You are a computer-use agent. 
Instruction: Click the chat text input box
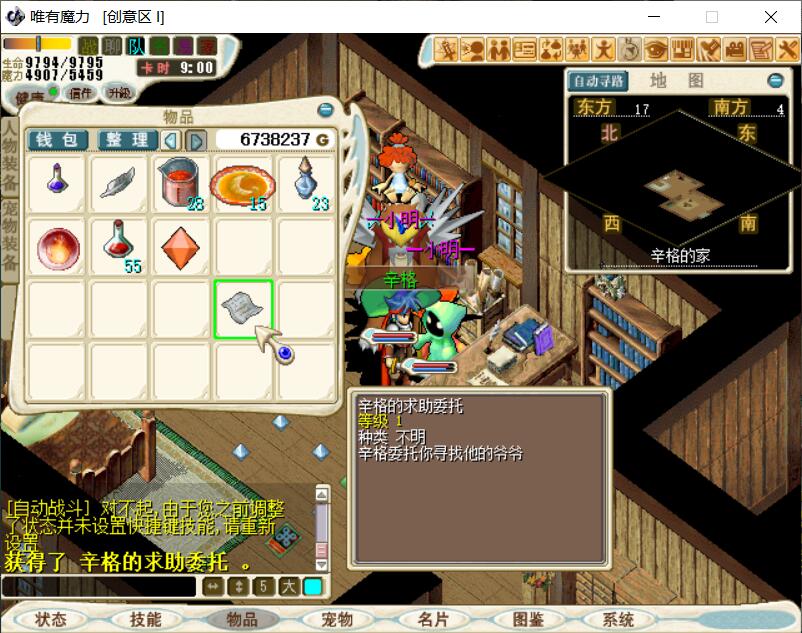click(x=98, y=587)
